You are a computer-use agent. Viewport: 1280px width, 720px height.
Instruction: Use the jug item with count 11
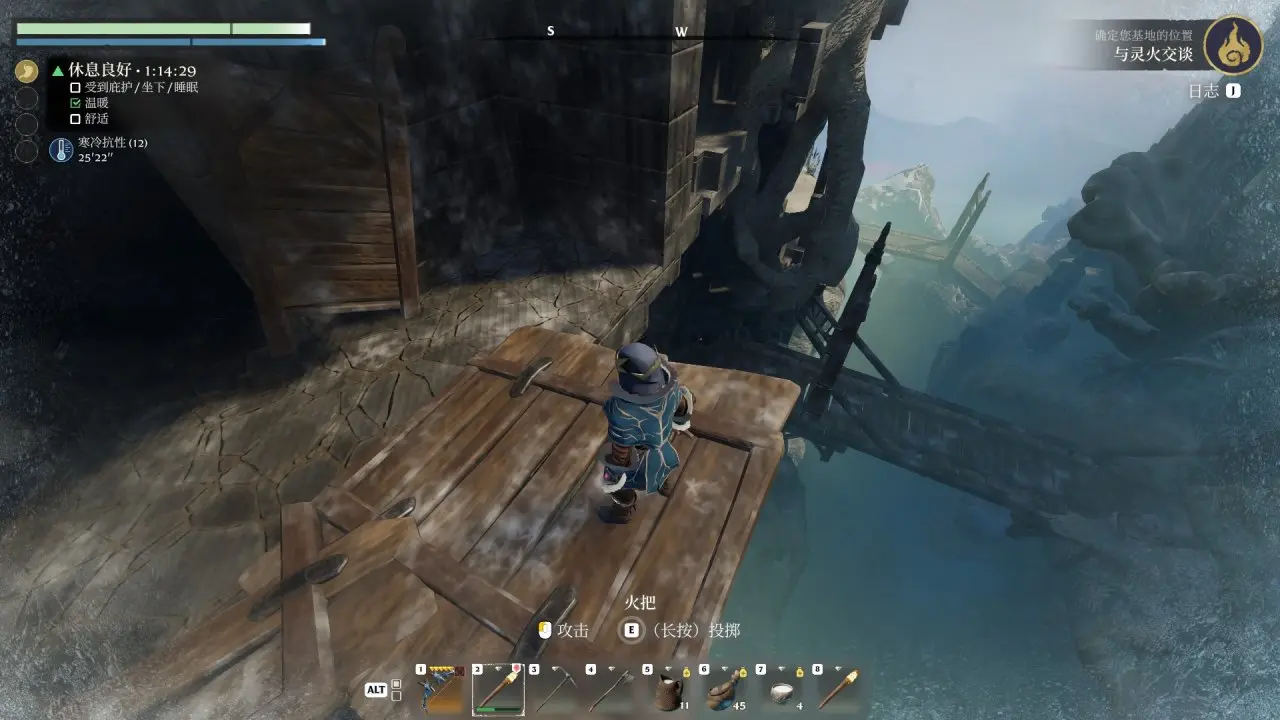(668, 689)
